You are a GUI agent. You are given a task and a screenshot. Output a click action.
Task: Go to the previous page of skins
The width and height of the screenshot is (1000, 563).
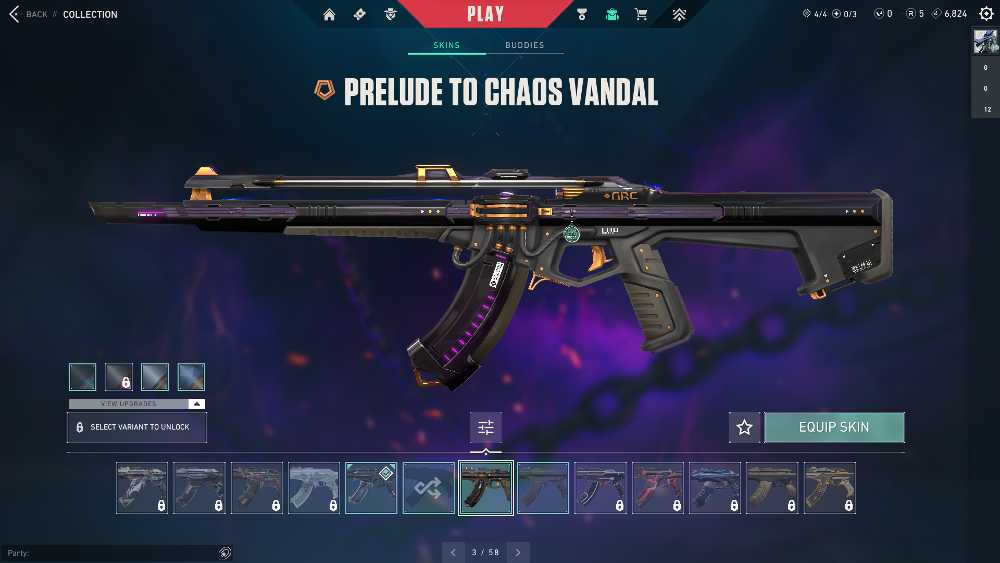click(x=454, y=552)
